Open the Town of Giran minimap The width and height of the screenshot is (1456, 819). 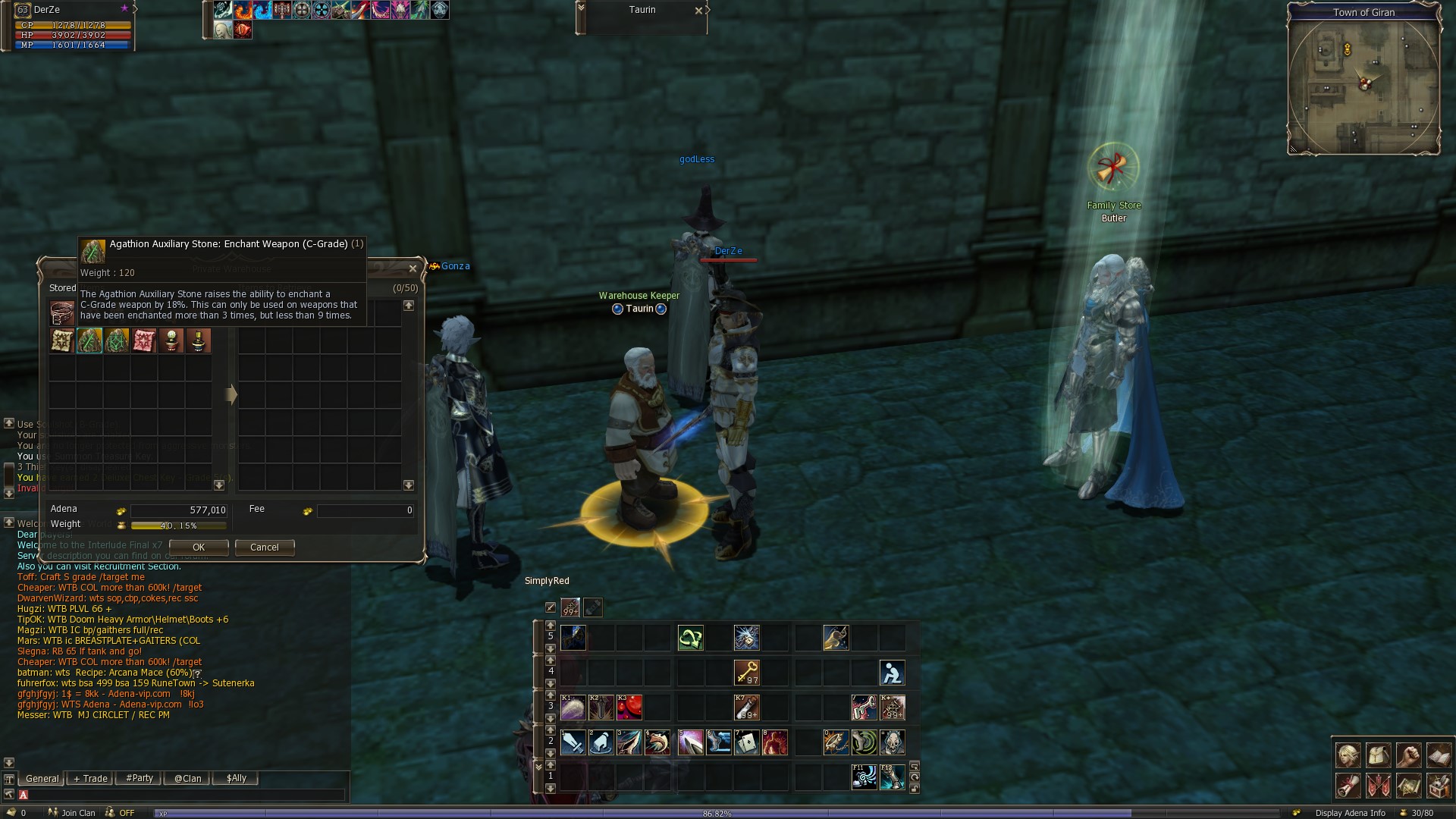point(1363,83)
